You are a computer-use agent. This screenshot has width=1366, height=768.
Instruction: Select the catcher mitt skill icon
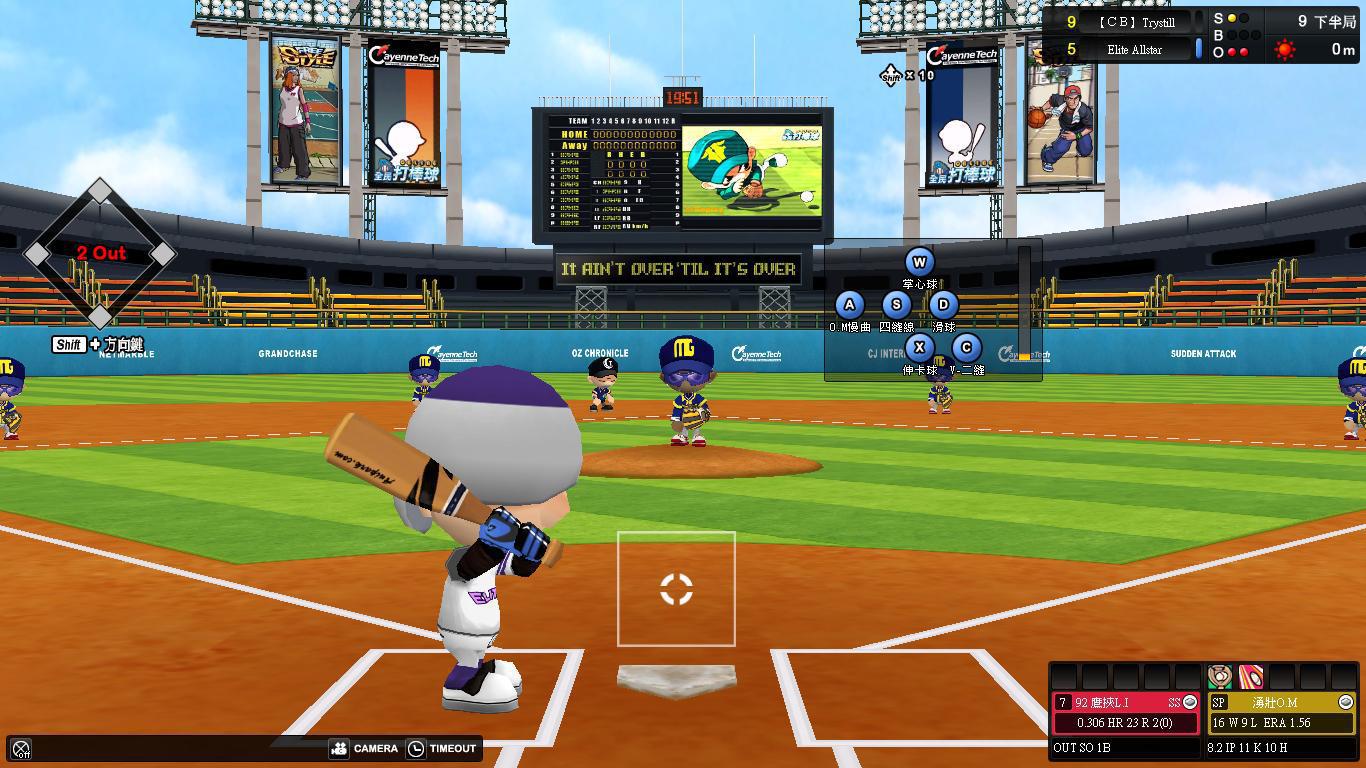[x=1219, y=677]
